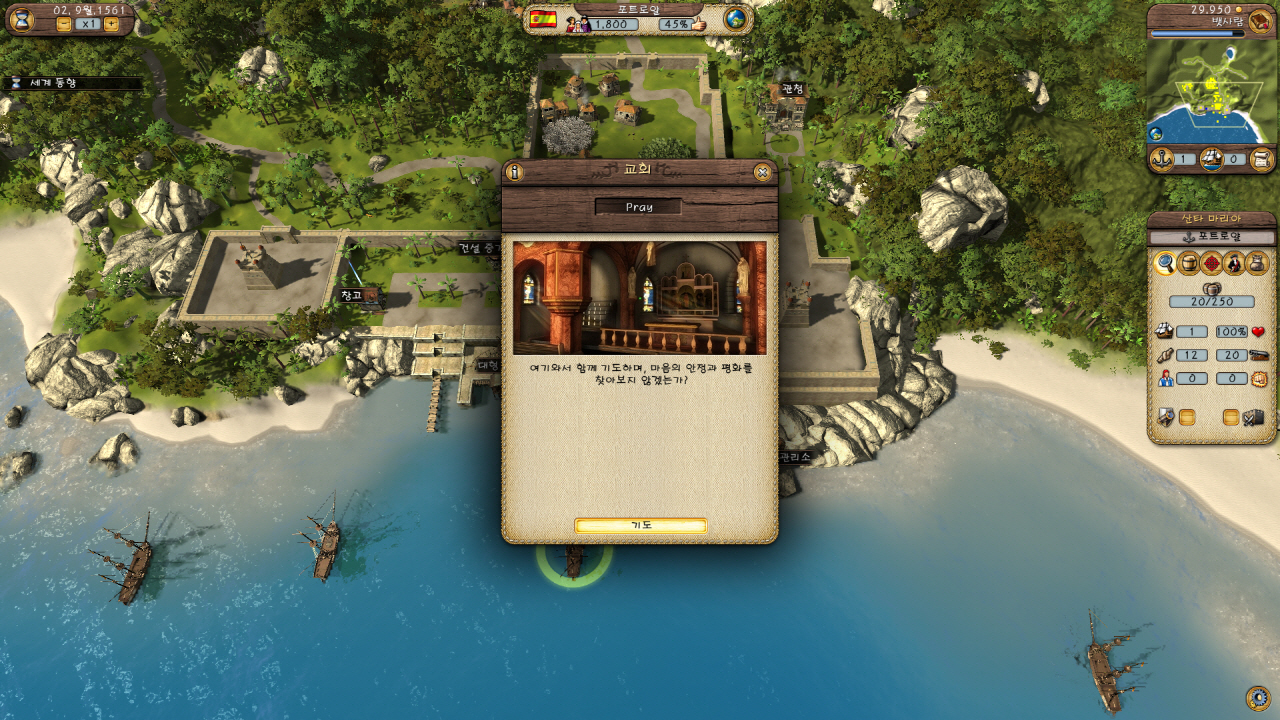
Task: Show the captain portrait tab
Action: tap(1235, 263)
